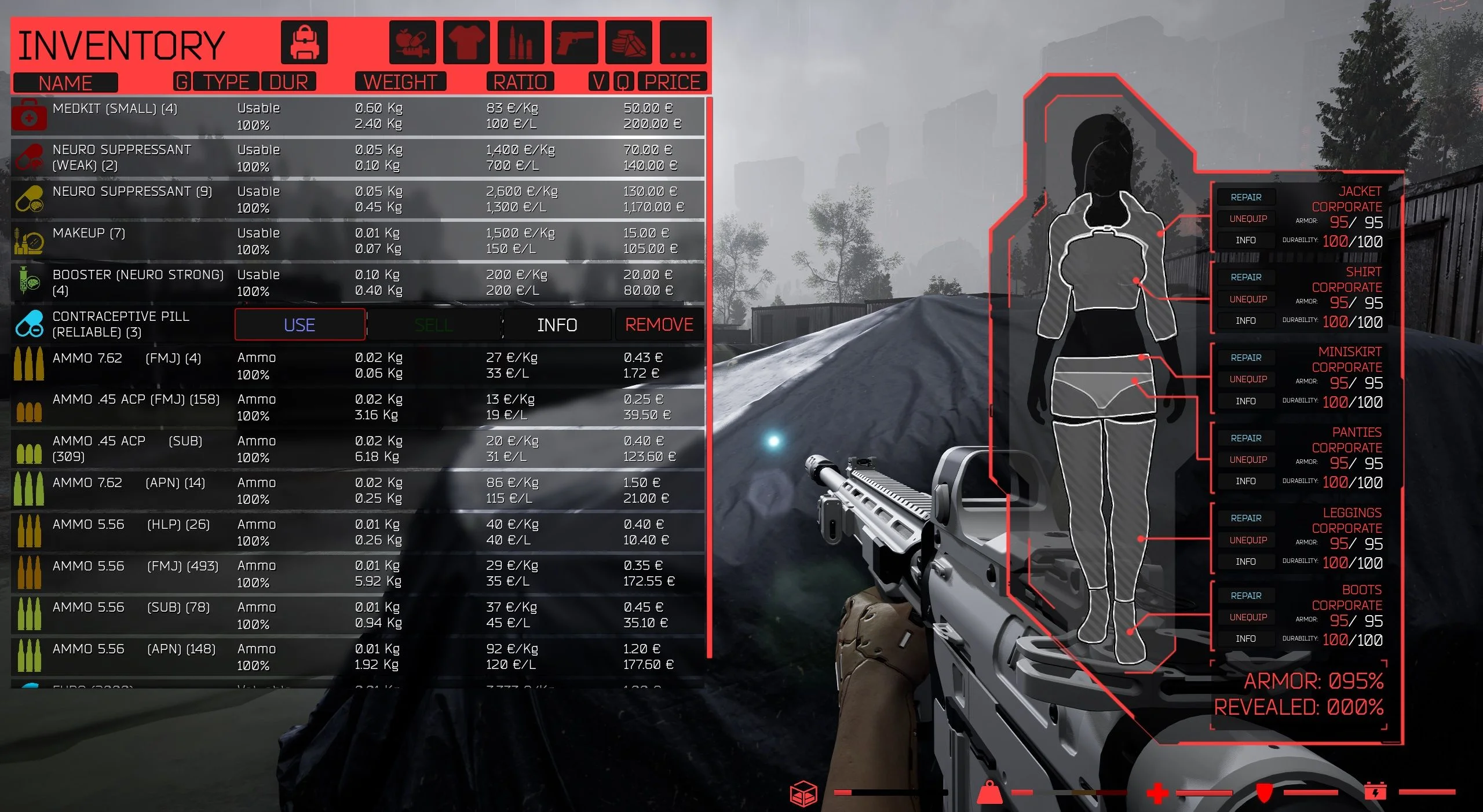This screenshot has width=1483, height=812.
Task: Show all items with the backpack tab
Action: click(x=304, y=42)
